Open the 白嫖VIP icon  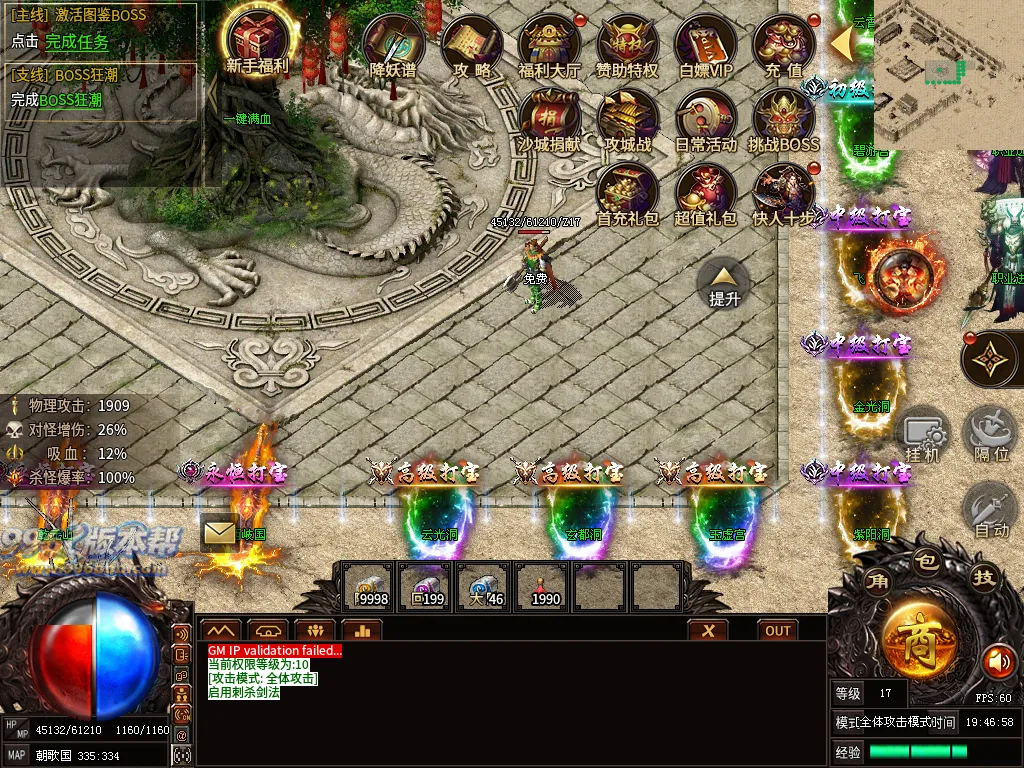click(705, 44)
